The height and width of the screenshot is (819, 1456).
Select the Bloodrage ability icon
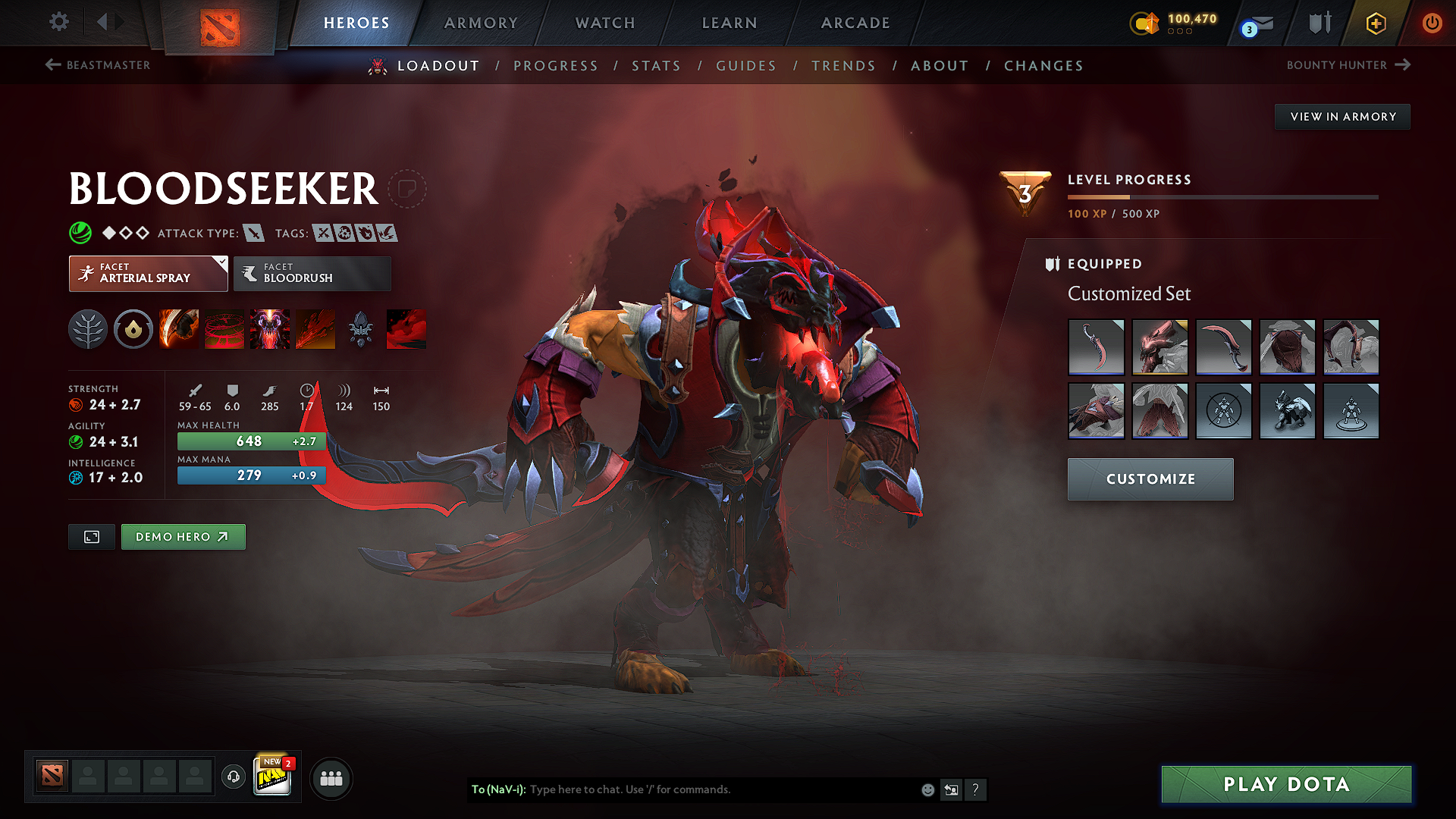[179, 329]
